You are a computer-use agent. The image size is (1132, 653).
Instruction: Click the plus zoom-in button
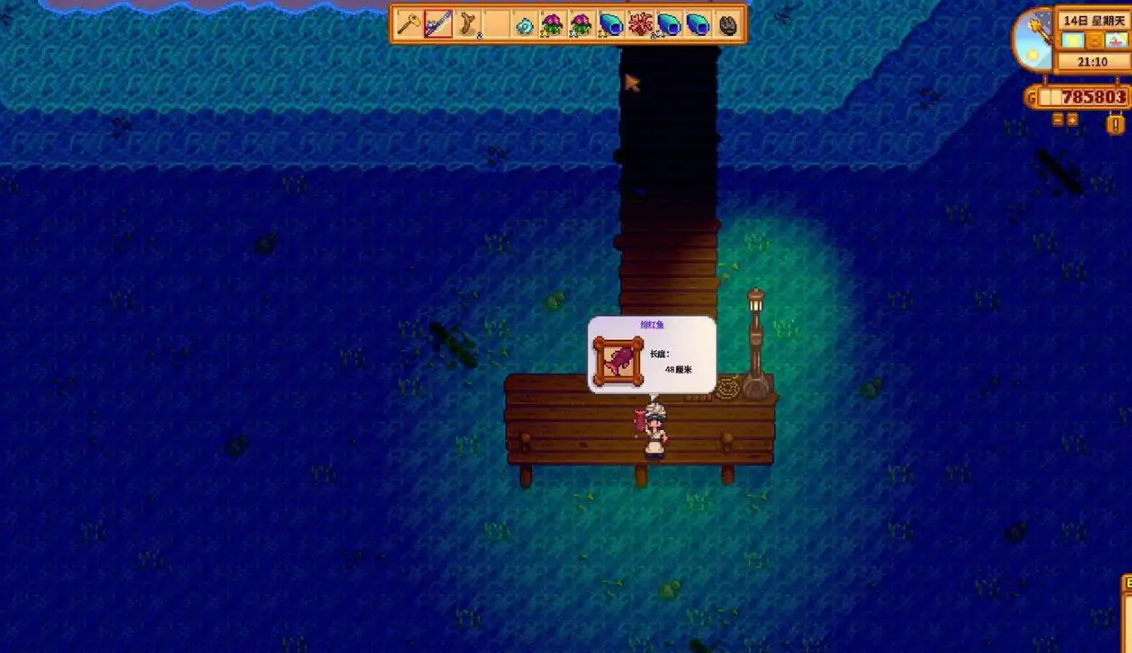(1072, 119)
